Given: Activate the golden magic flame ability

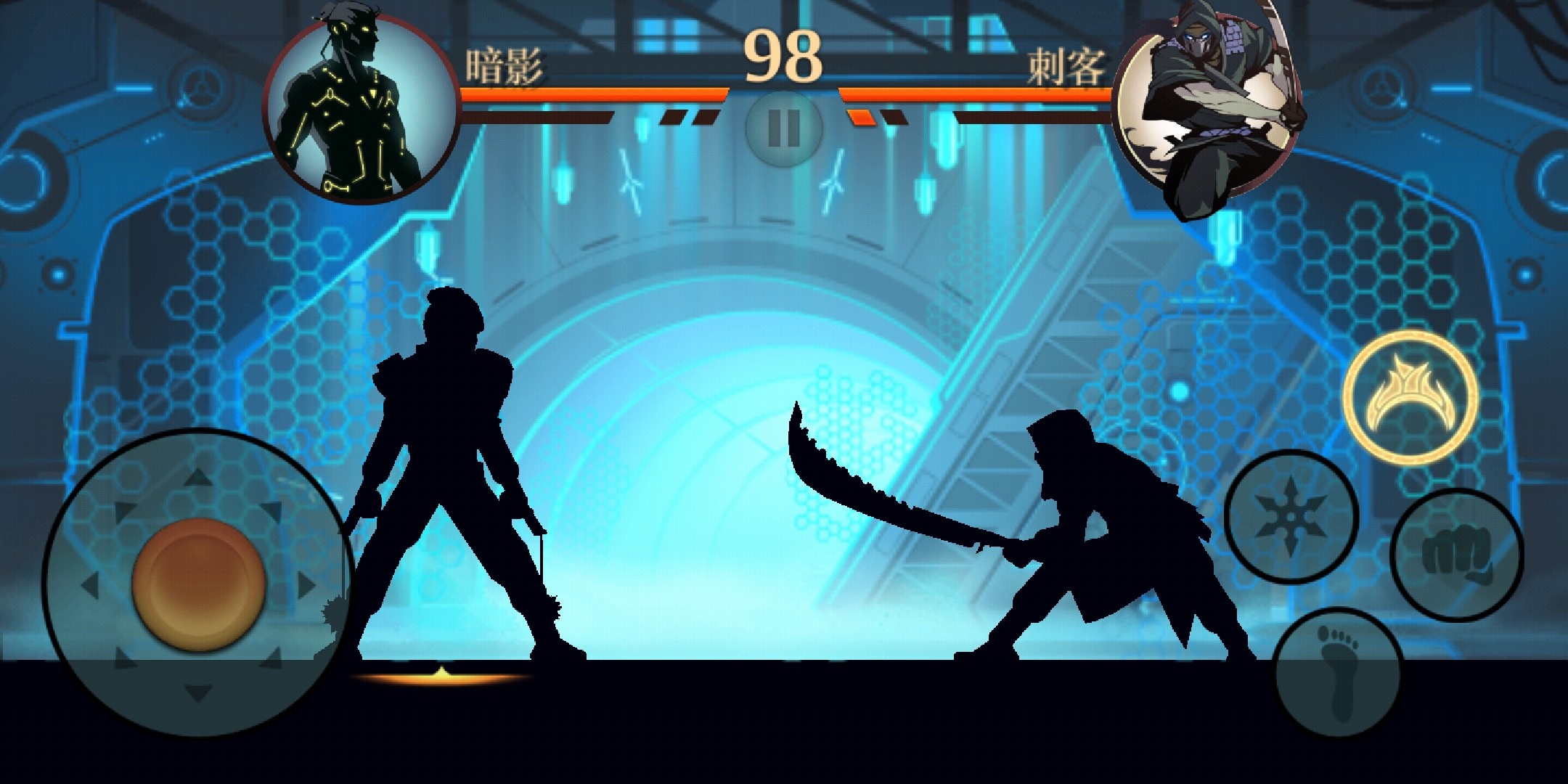Looking at the screenshot, I should (x=1410, y=396).
